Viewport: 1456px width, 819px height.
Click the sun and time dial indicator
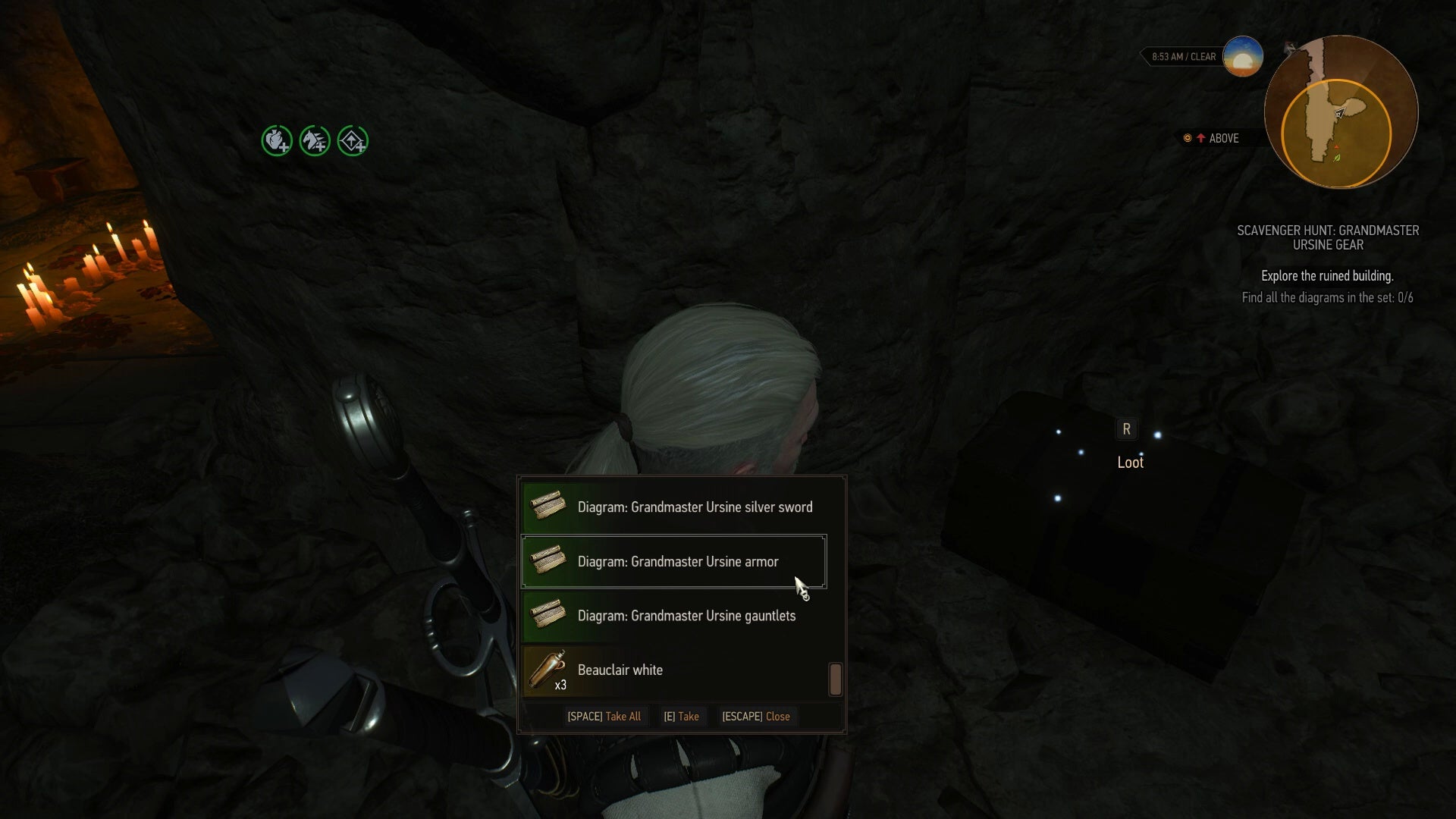click(1241, 55)
